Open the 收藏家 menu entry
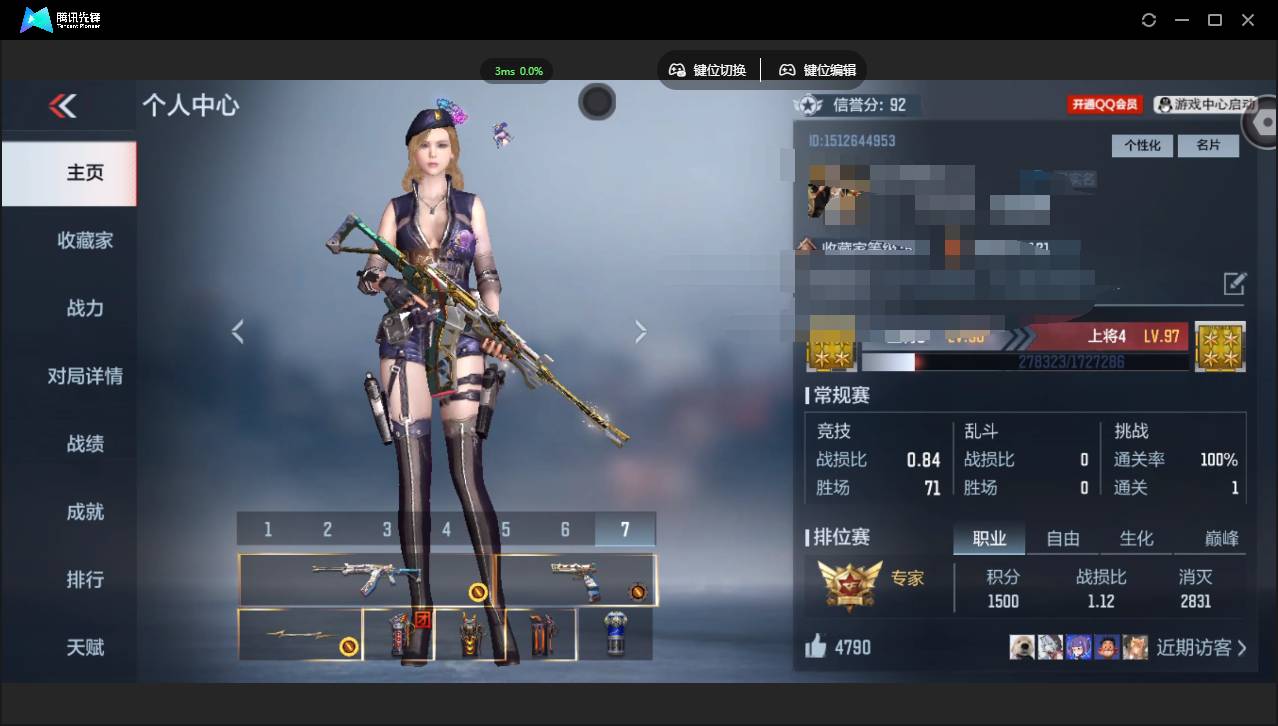The width and height of the screenshot is (1278, 726). click(x=85, y=240)
